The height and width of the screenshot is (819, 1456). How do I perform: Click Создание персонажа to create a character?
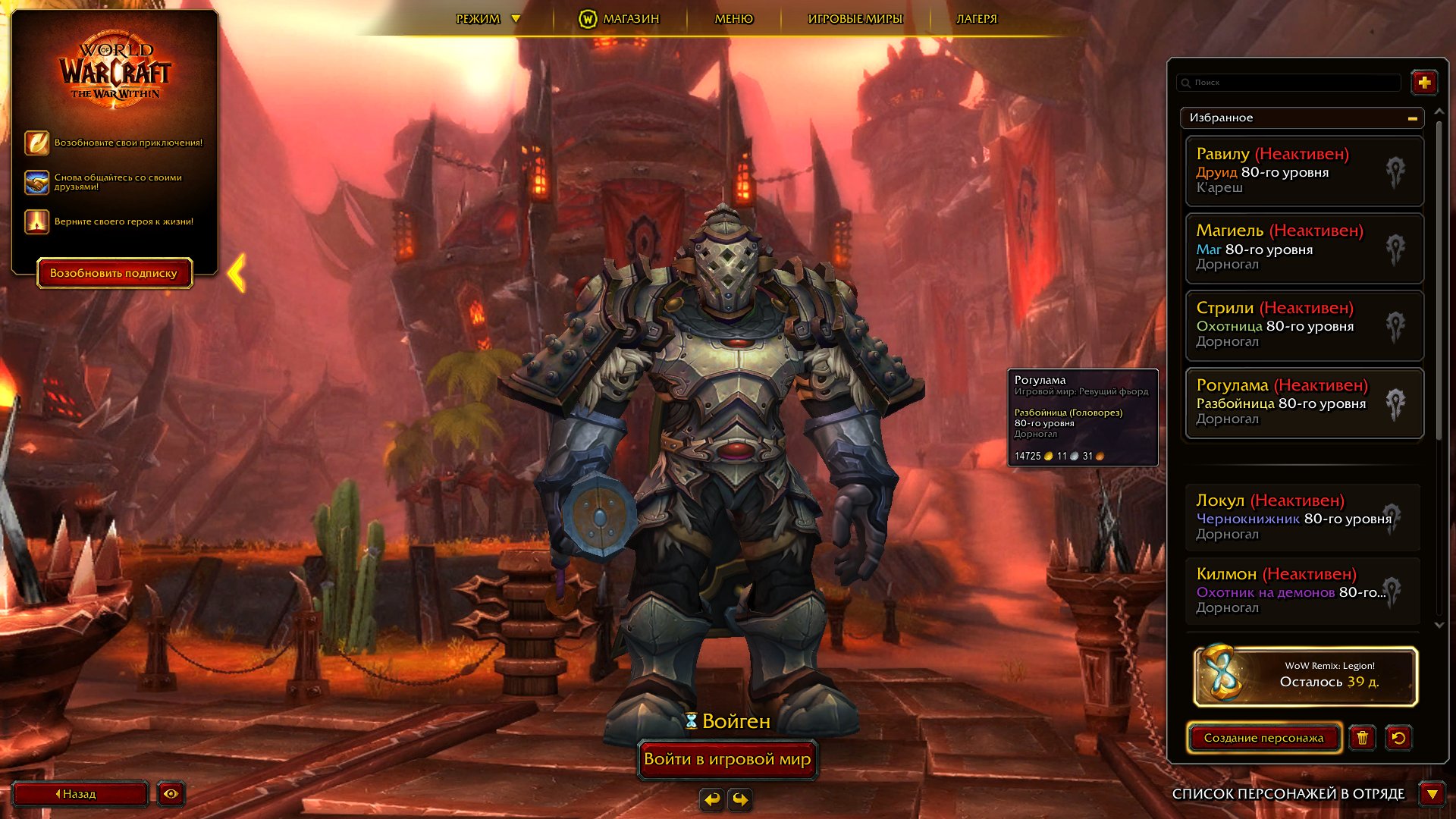pos(1264,737)
